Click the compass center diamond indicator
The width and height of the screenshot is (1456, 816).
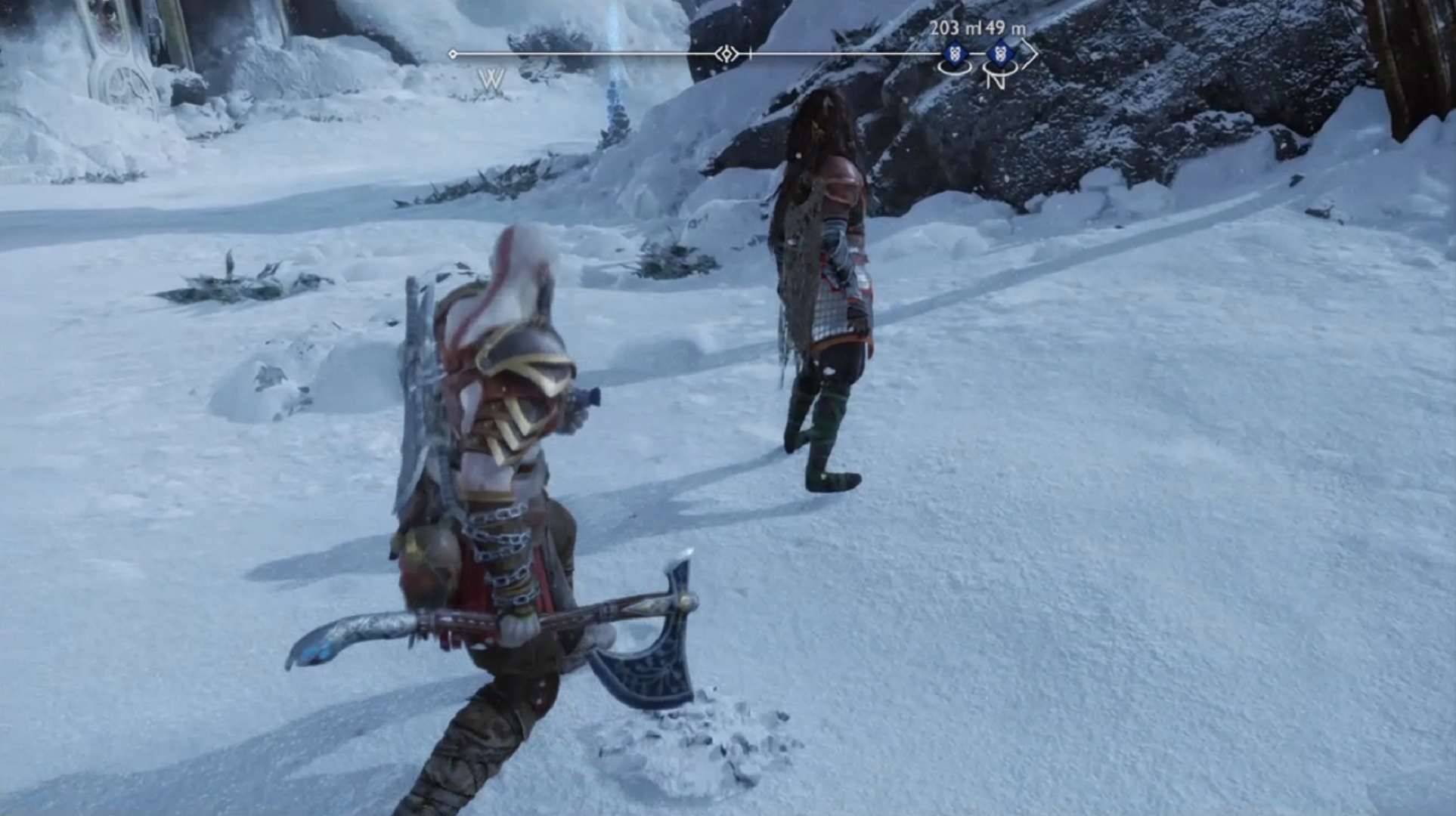tap(727, 54)
